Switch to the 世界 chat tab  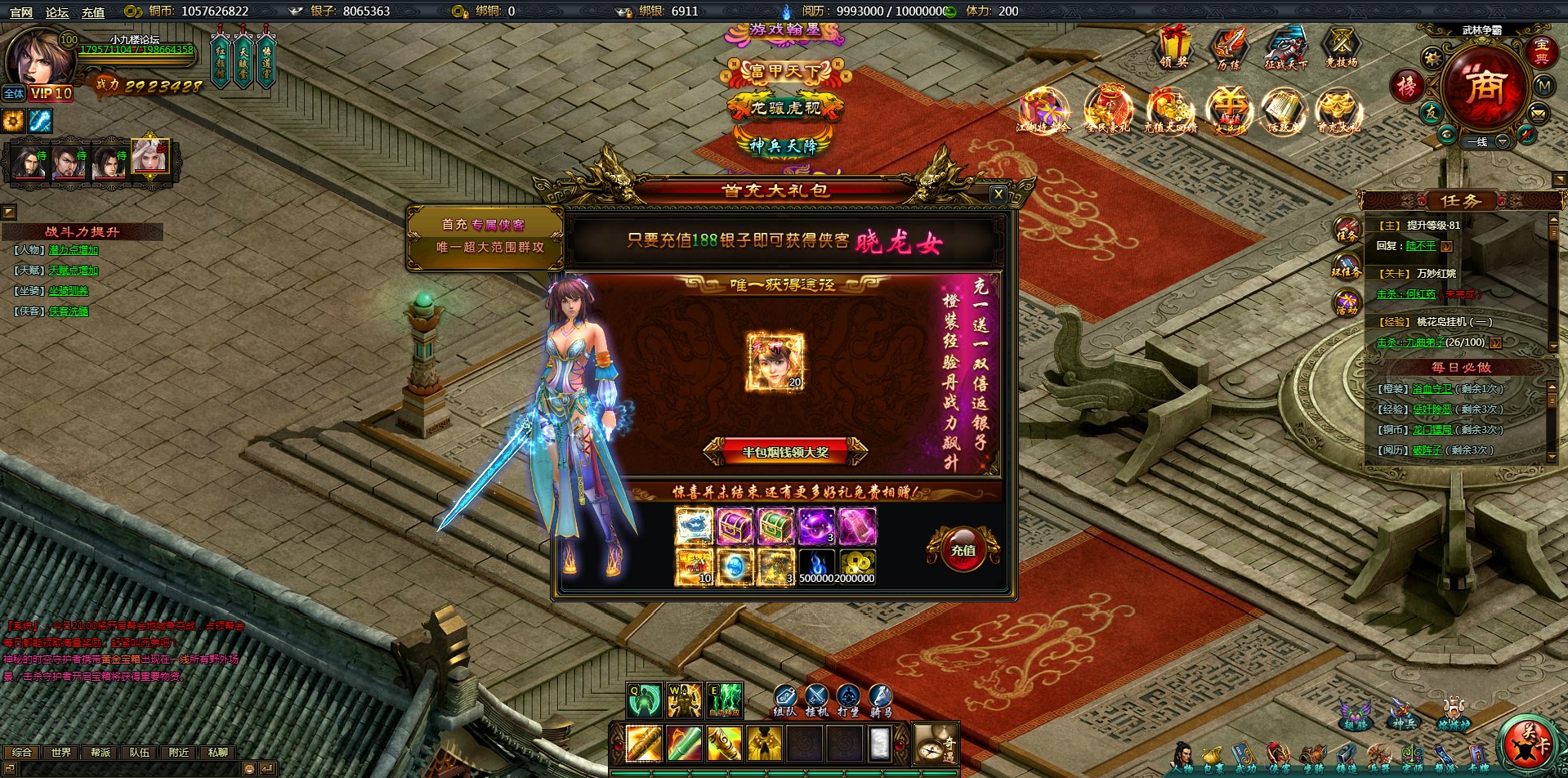(61, 752)
